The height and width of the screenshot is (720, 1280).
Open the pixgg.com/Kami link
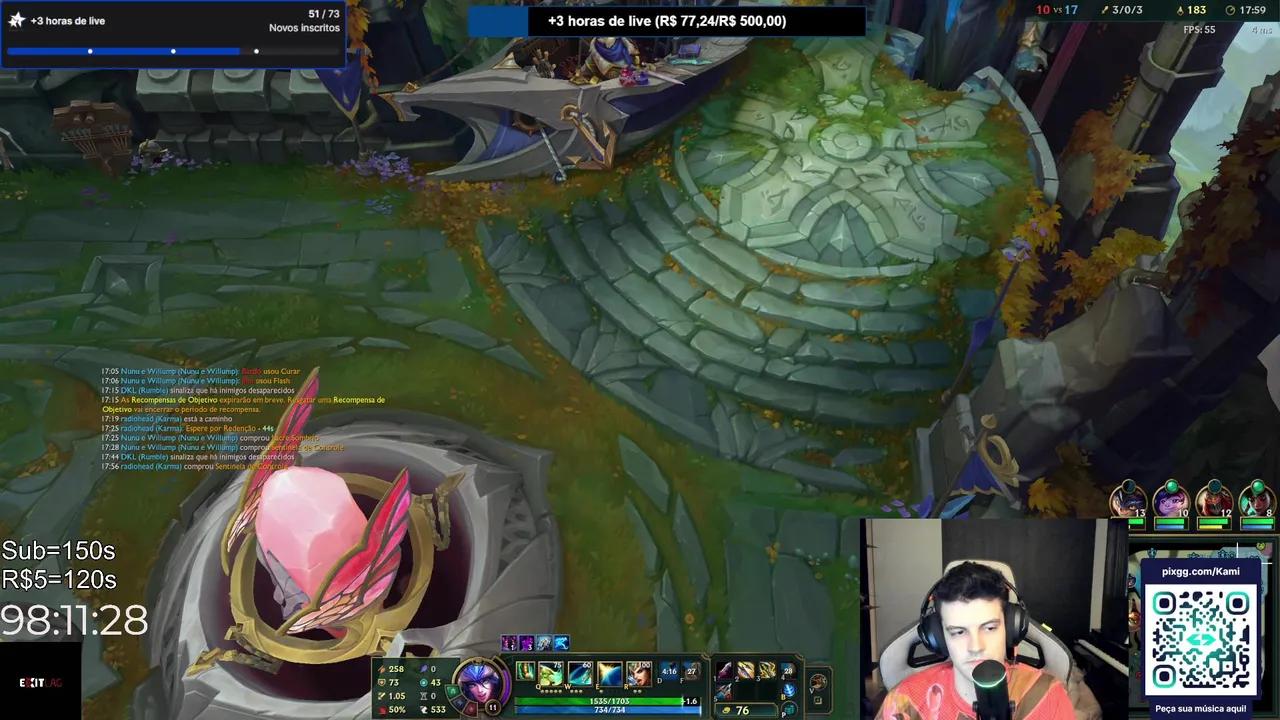click(x=1200, y=571)
